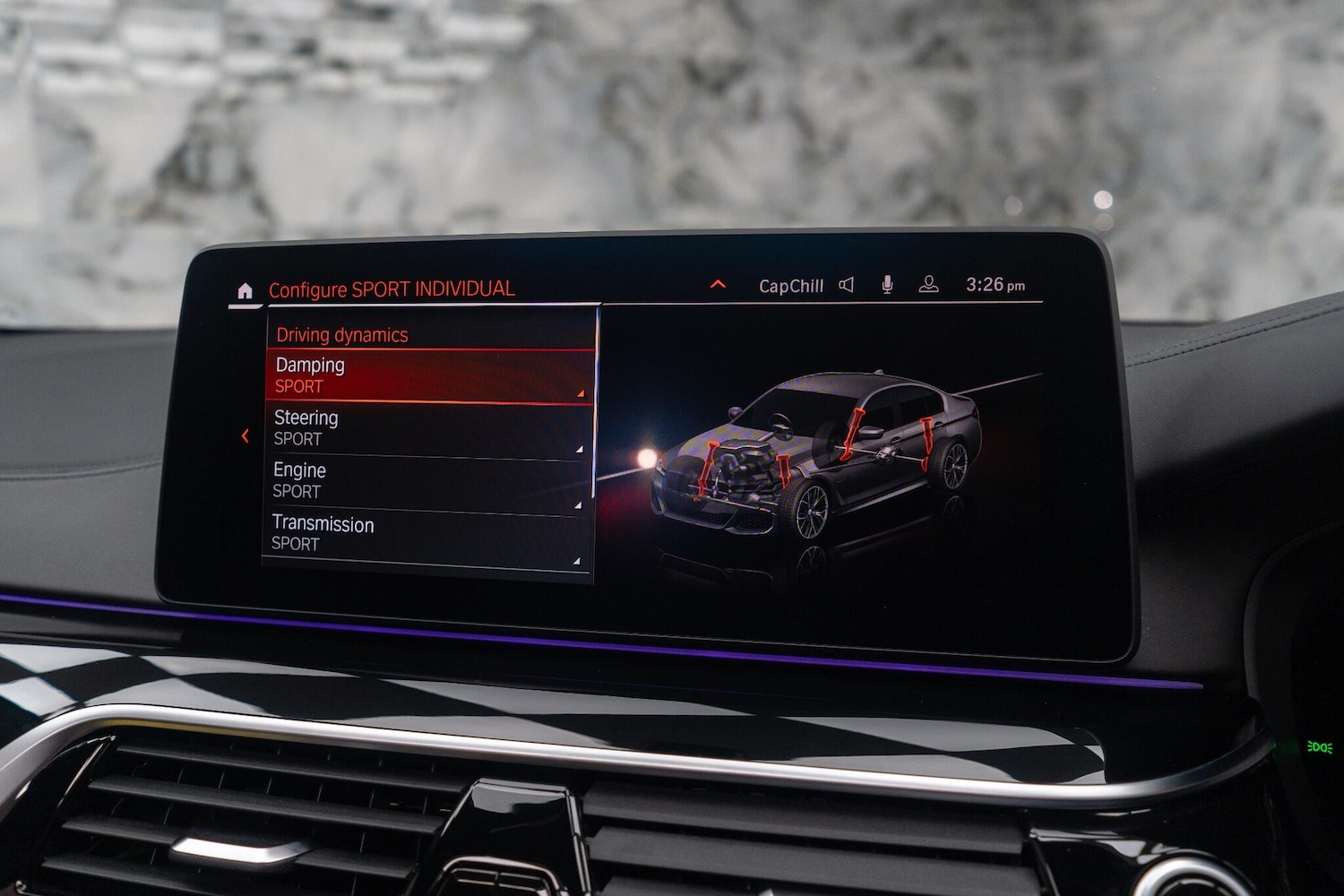This screenshot has height=896, width=1344.
Task: Open the driver profile icon
Action: point(929,285)
